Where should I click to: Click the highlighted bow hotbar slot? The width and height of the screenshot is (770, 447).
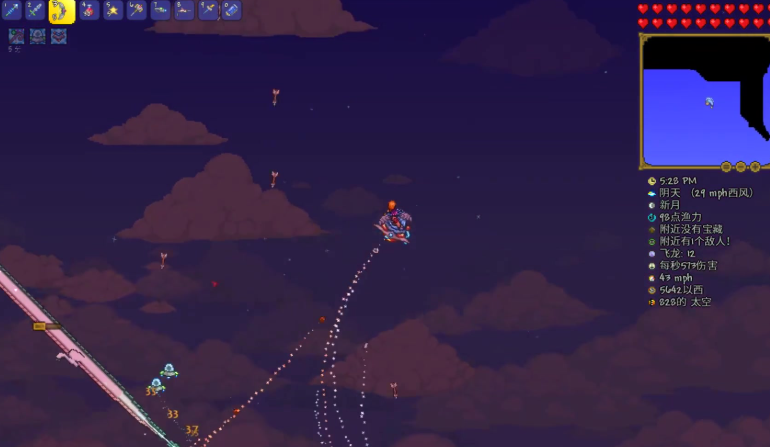(62, 11)
